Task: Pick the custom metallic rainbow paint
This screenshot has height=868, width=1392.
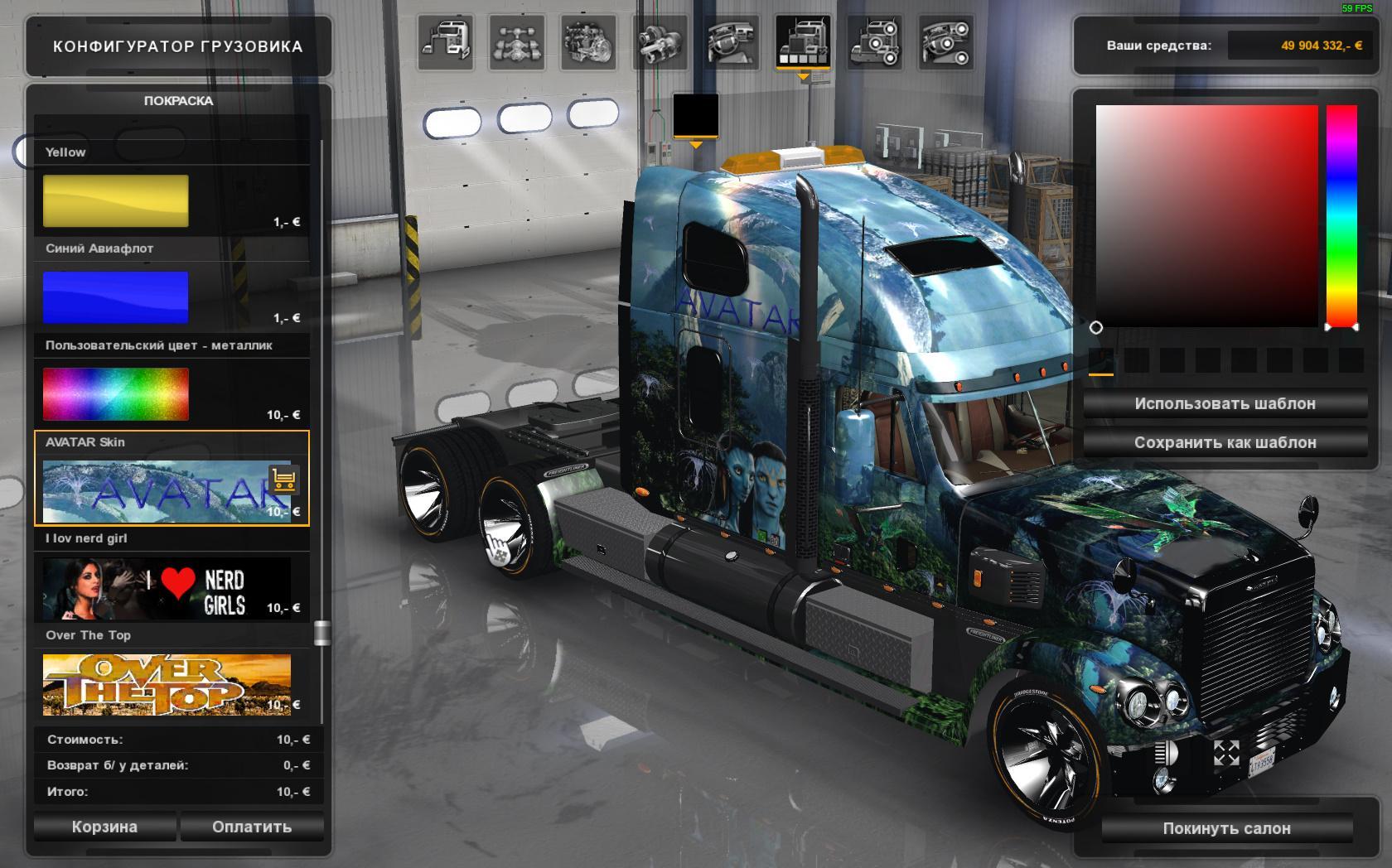Action: click(x=116, y=393)
